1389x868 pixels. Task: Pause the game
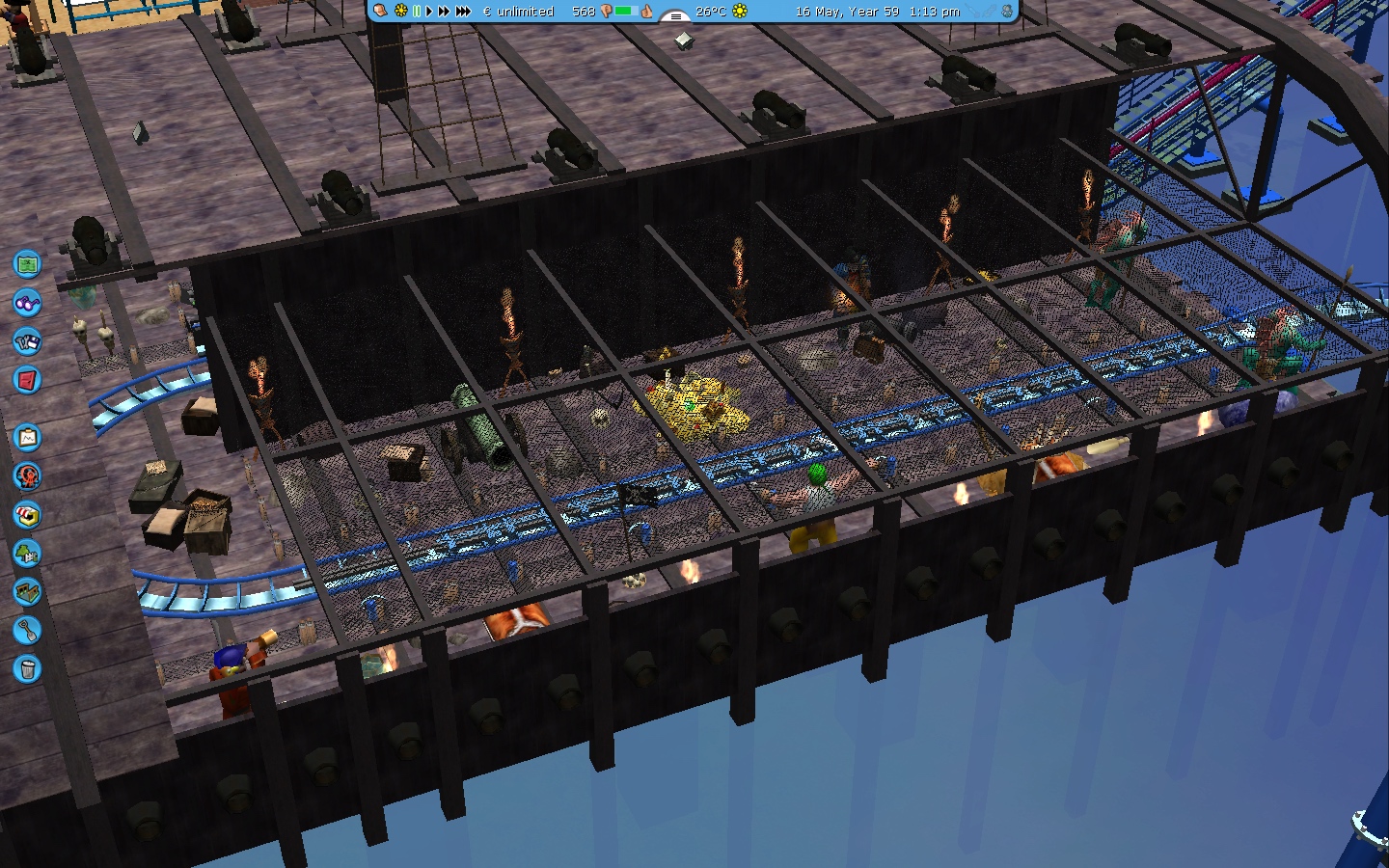417,12
